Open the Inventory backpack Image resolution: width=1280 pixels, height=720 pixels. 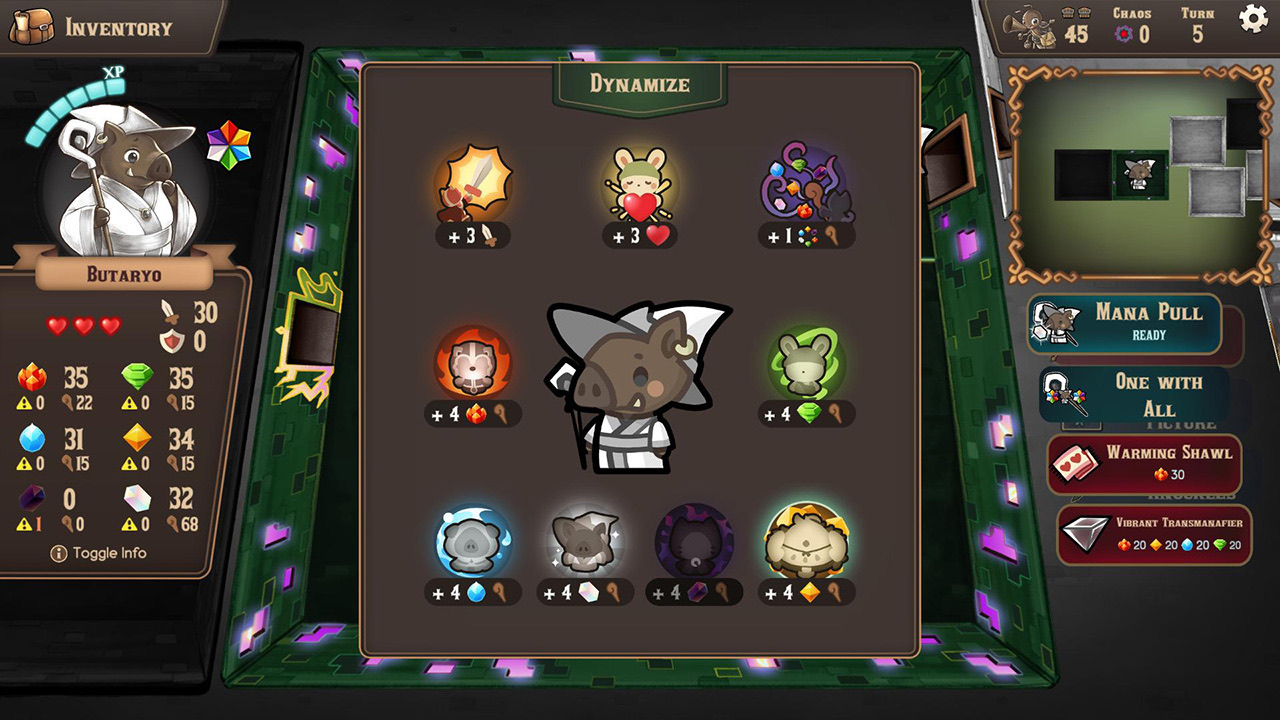point(36,24)
